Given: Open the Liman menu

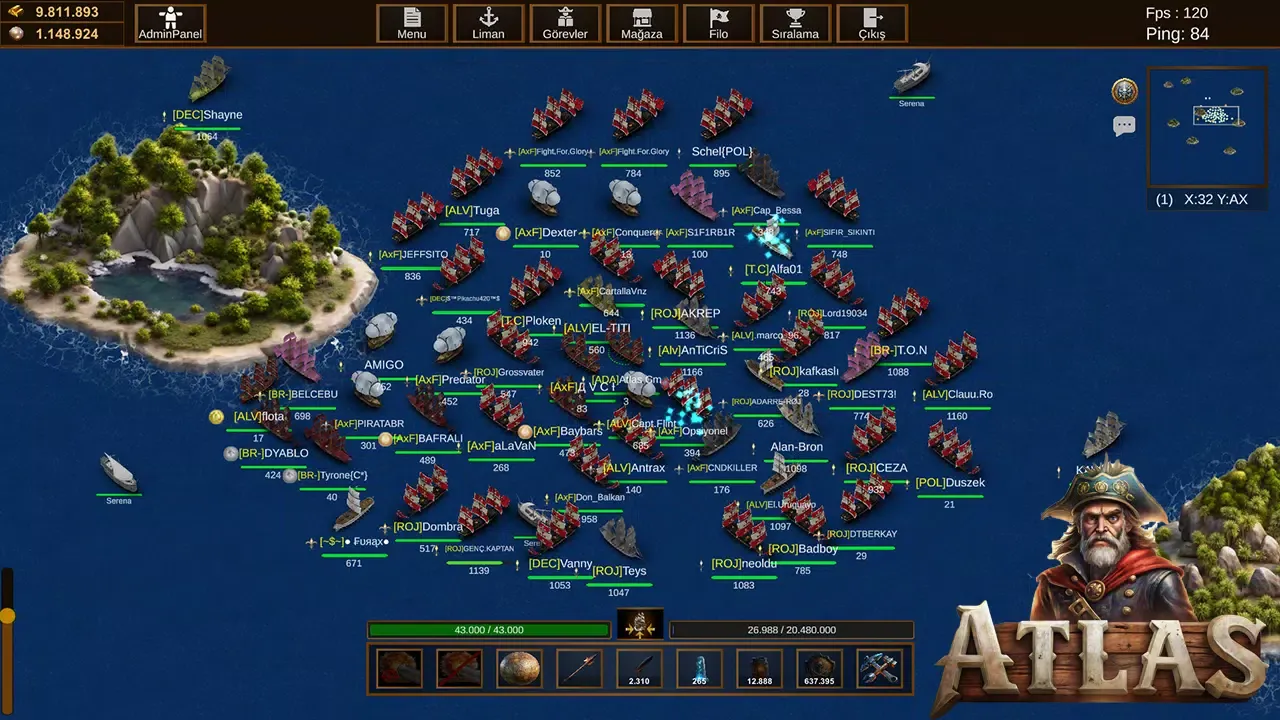Looking at the screenshot, I should tap(488, 23).
